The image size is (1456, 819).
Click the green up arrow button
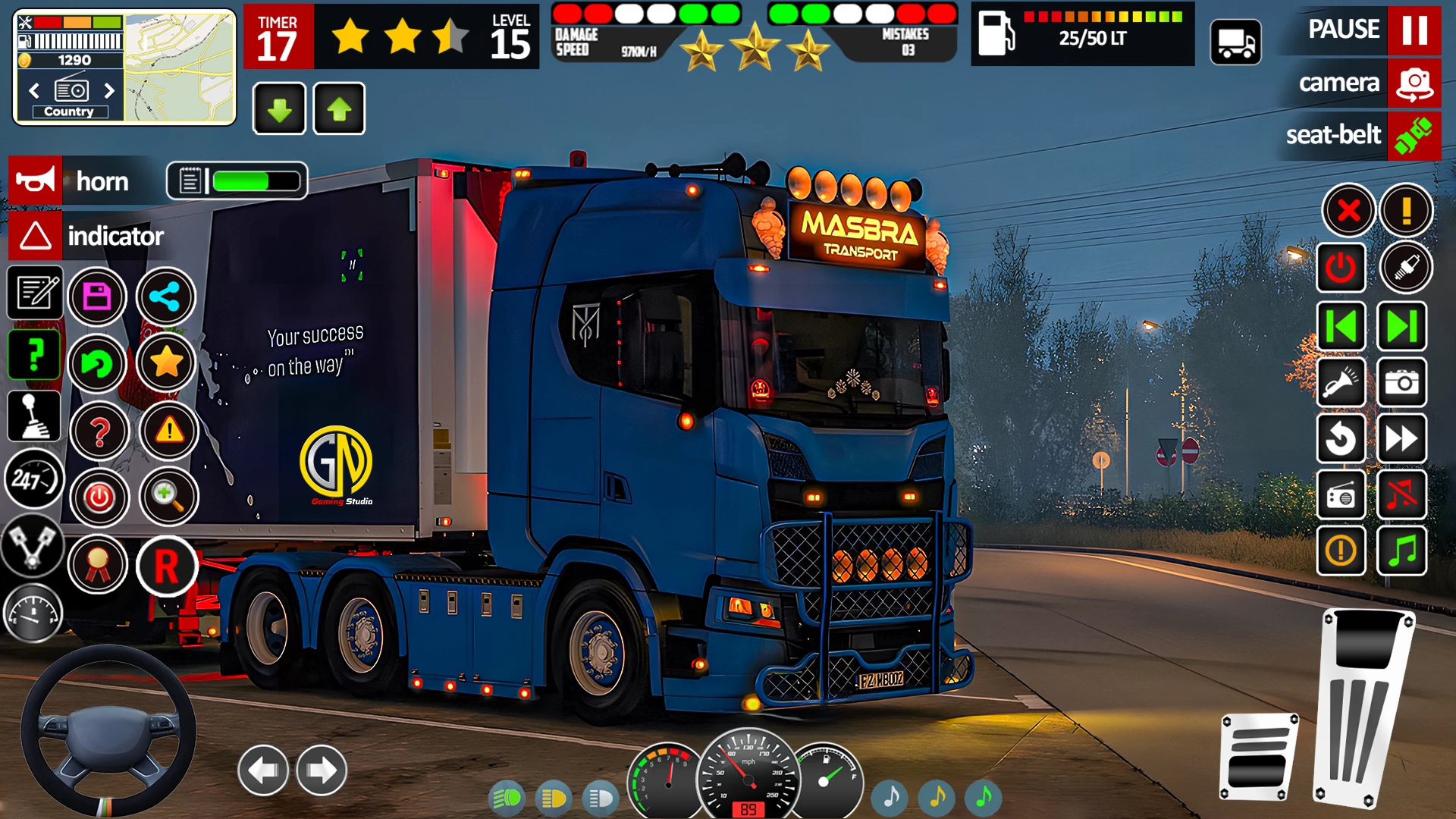[339, 109]
